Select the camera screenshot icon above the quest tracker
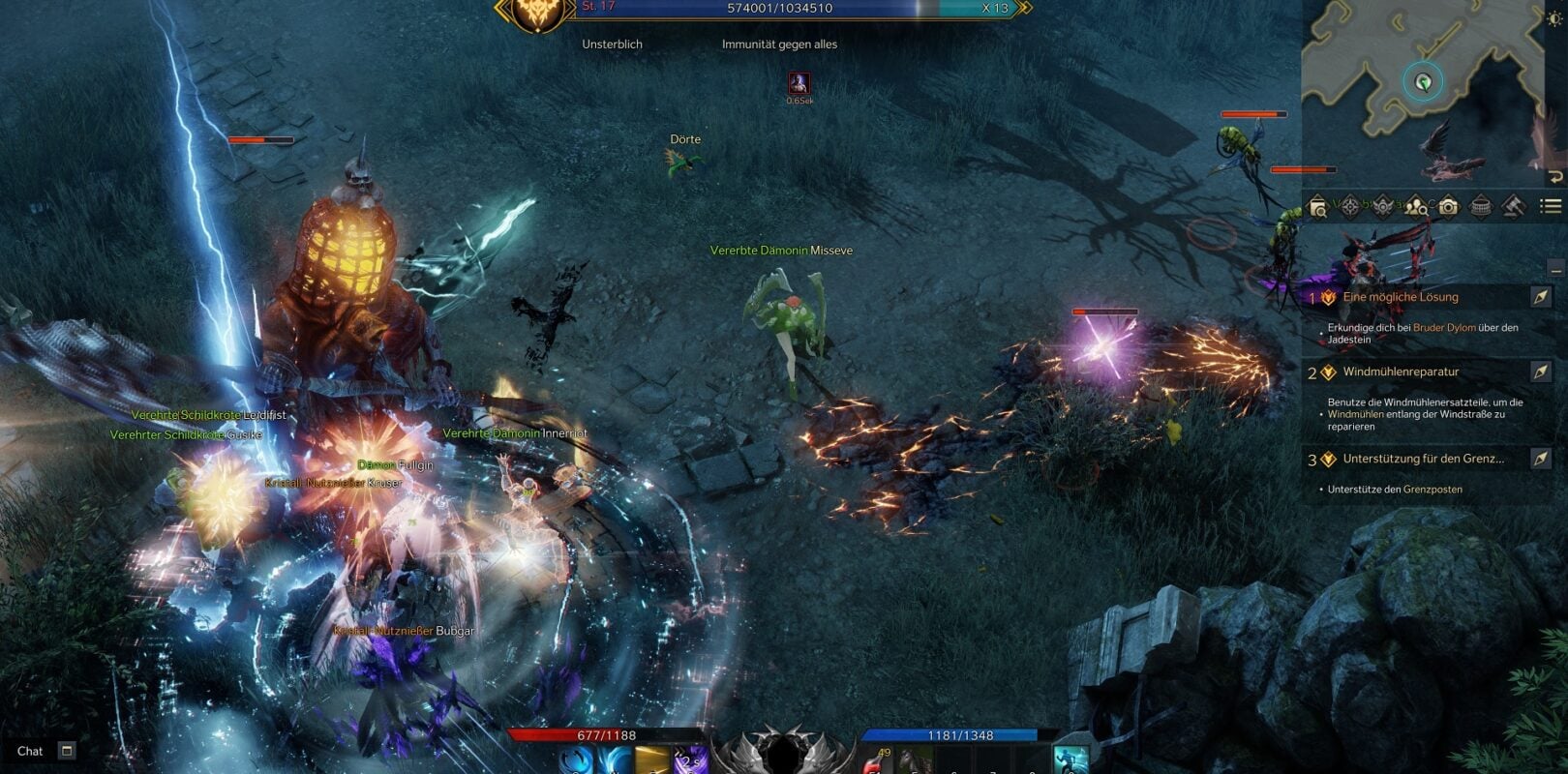Viewport: 1568px width, 774px height. (1448, 206)
